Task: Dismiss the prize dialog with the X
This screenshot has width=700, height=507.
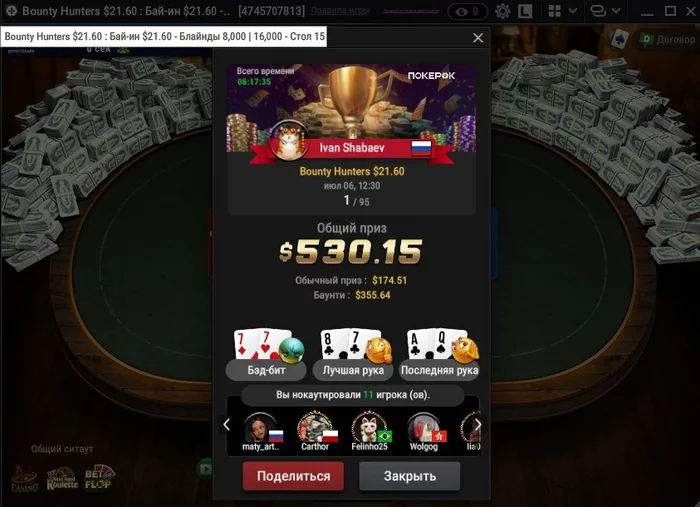Action: 478,38
